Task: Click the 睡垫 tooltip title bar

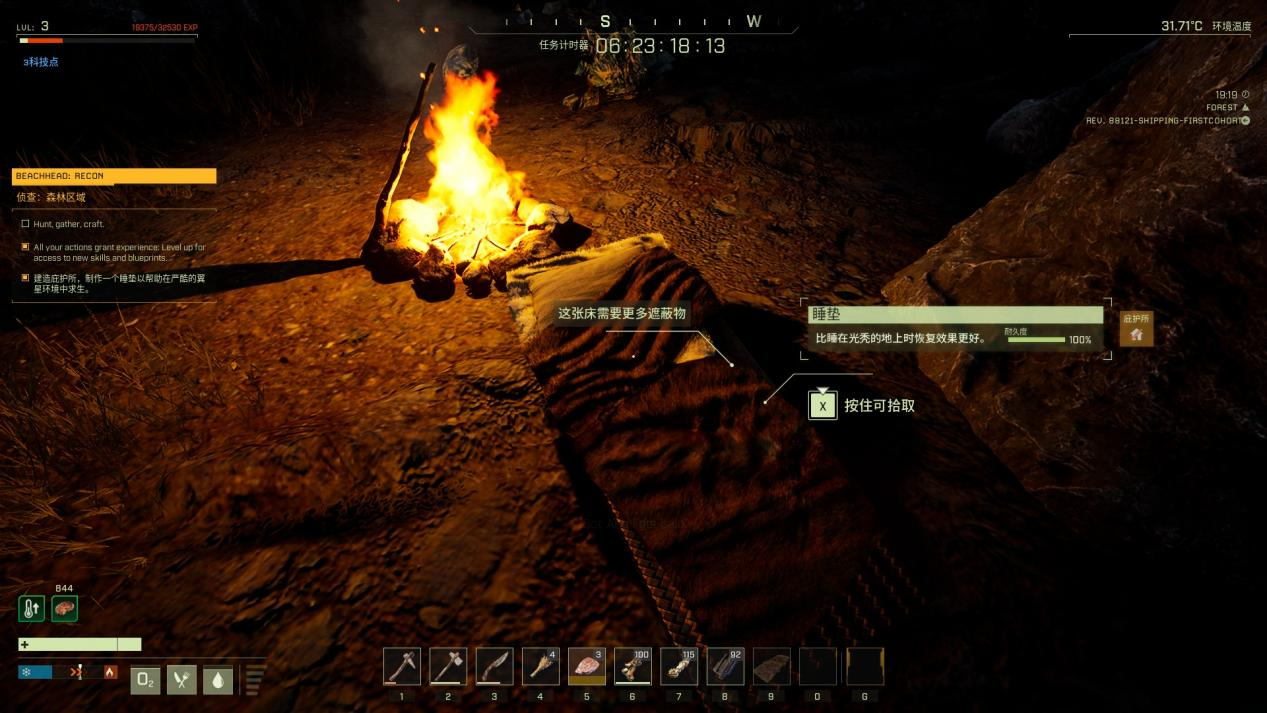Action: coord(954,314)
